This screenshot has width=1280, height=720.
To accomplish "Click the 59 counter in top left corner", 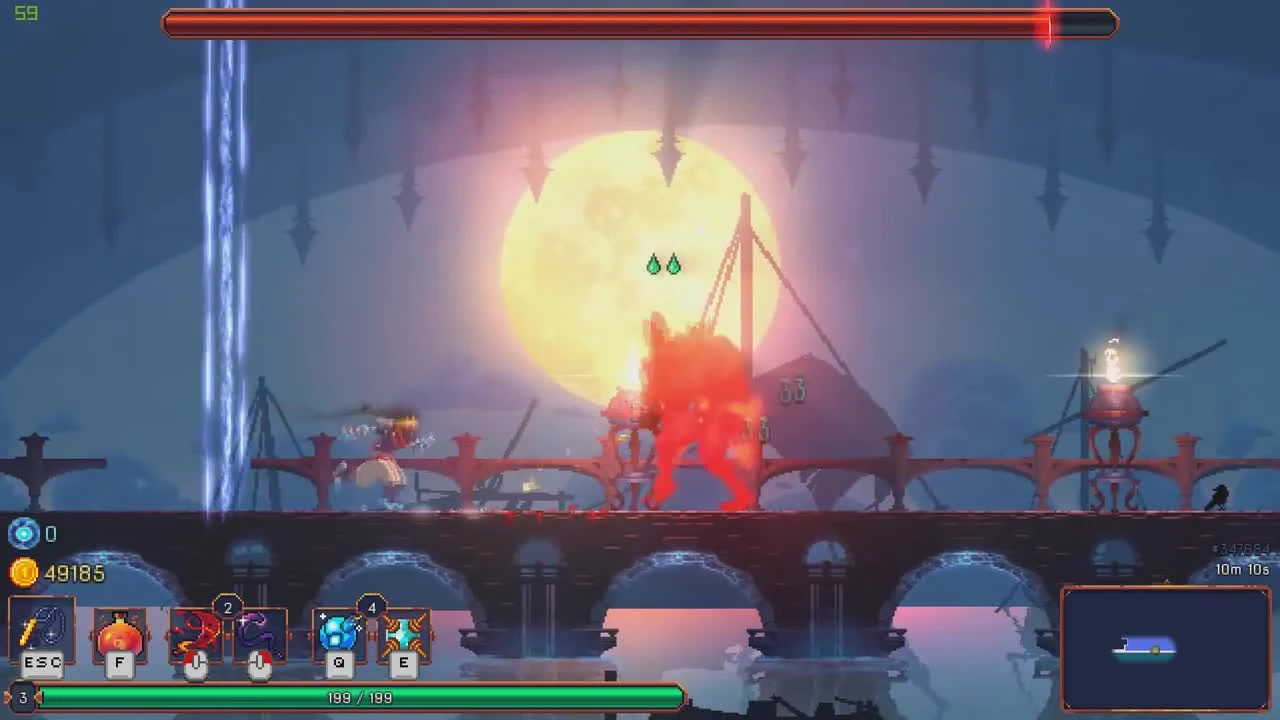I will pos(27,14).
